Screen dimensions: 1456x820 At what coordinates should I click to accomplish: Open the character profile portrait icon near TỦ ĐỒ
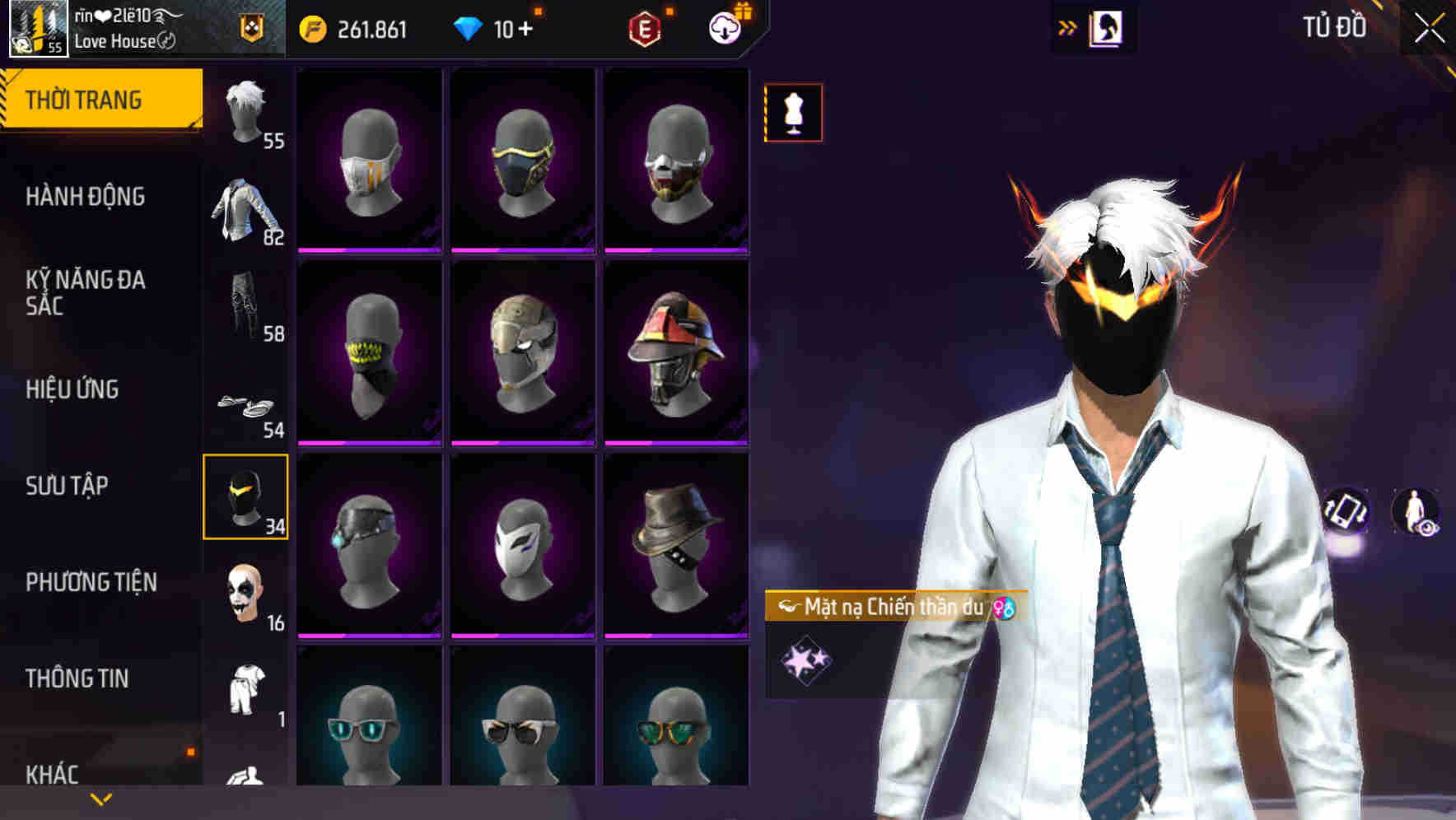tap(1105, 27)
